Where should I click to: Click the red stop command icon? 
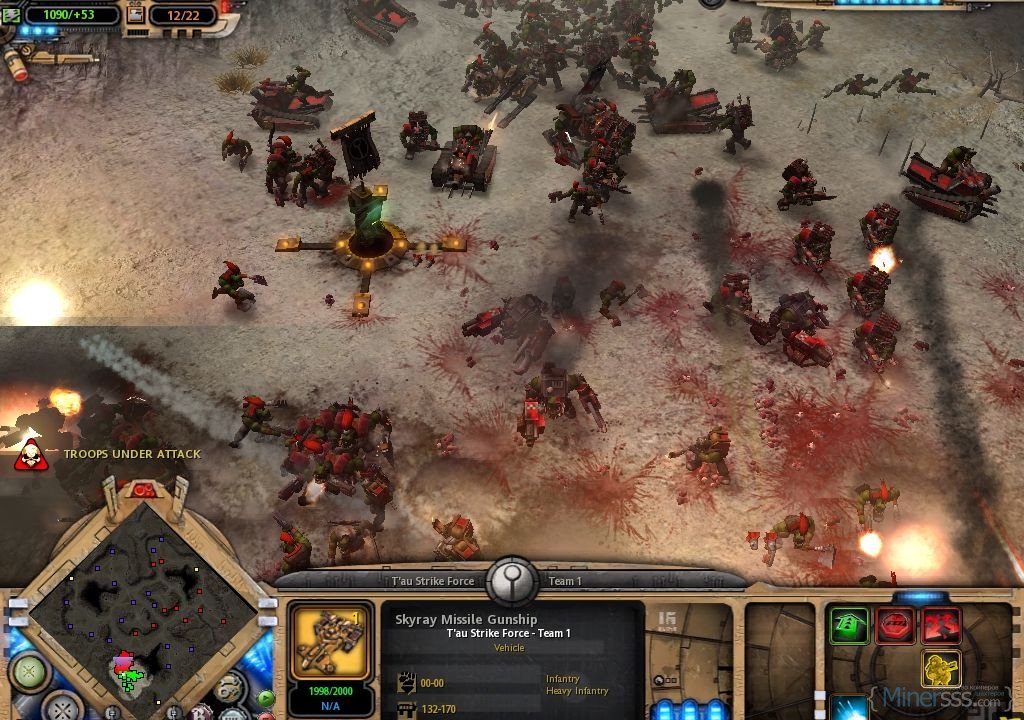[895, 626]
